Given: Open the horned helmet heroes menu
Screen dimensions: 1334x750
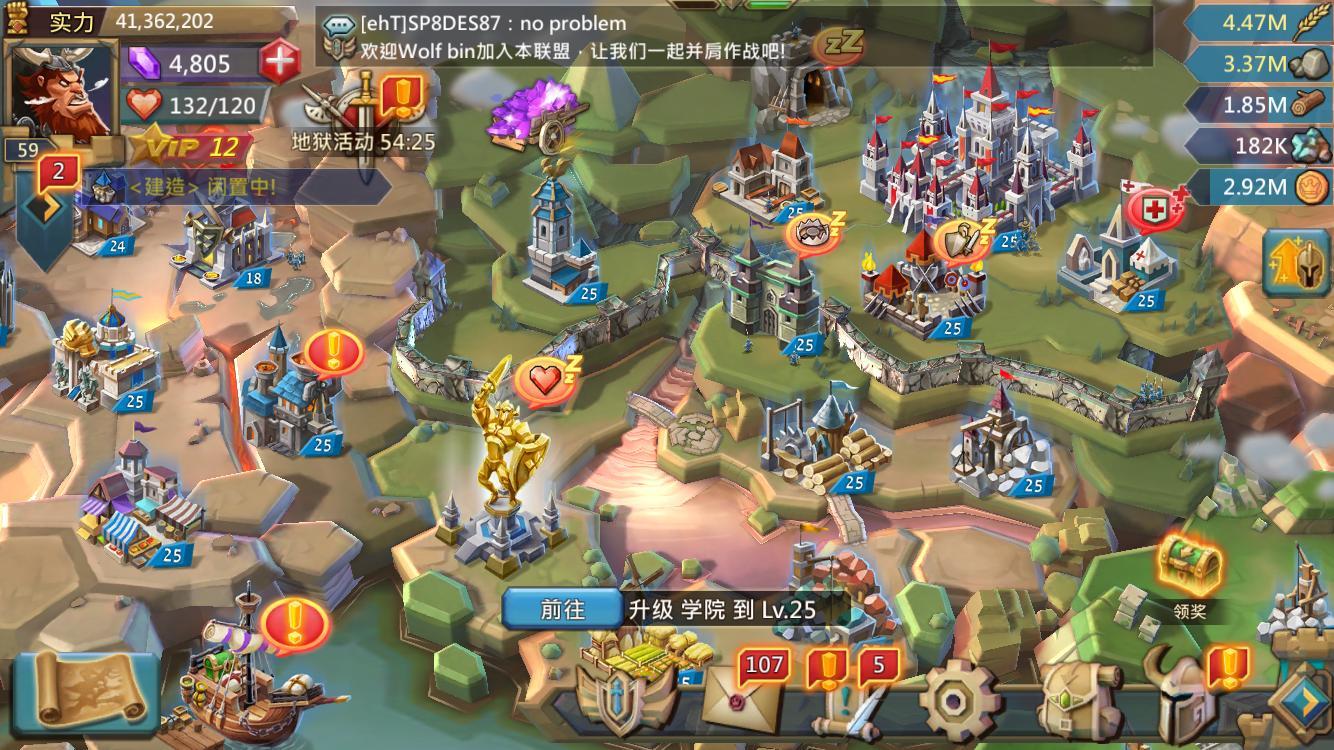Looking at the screenshot, I should 1185,699.
